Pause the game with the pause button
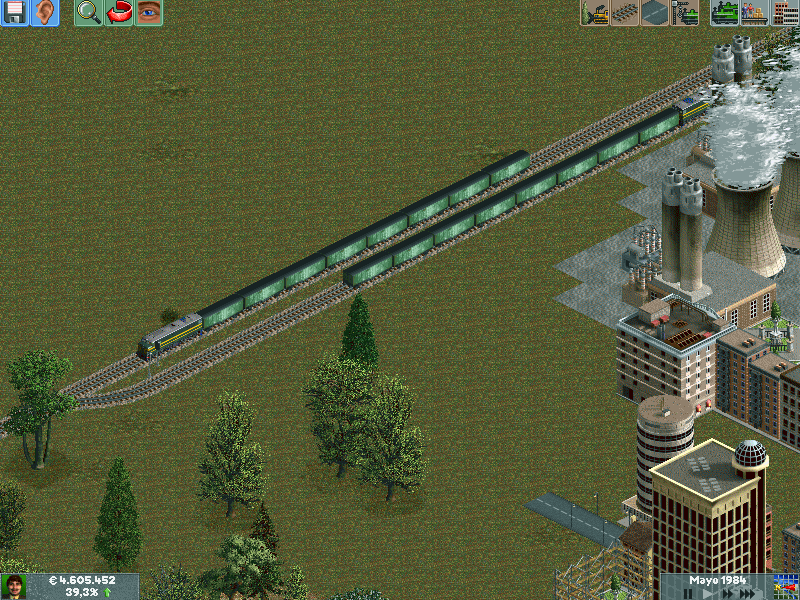Screen dimensions: 800x600 [x=688, y=594]
